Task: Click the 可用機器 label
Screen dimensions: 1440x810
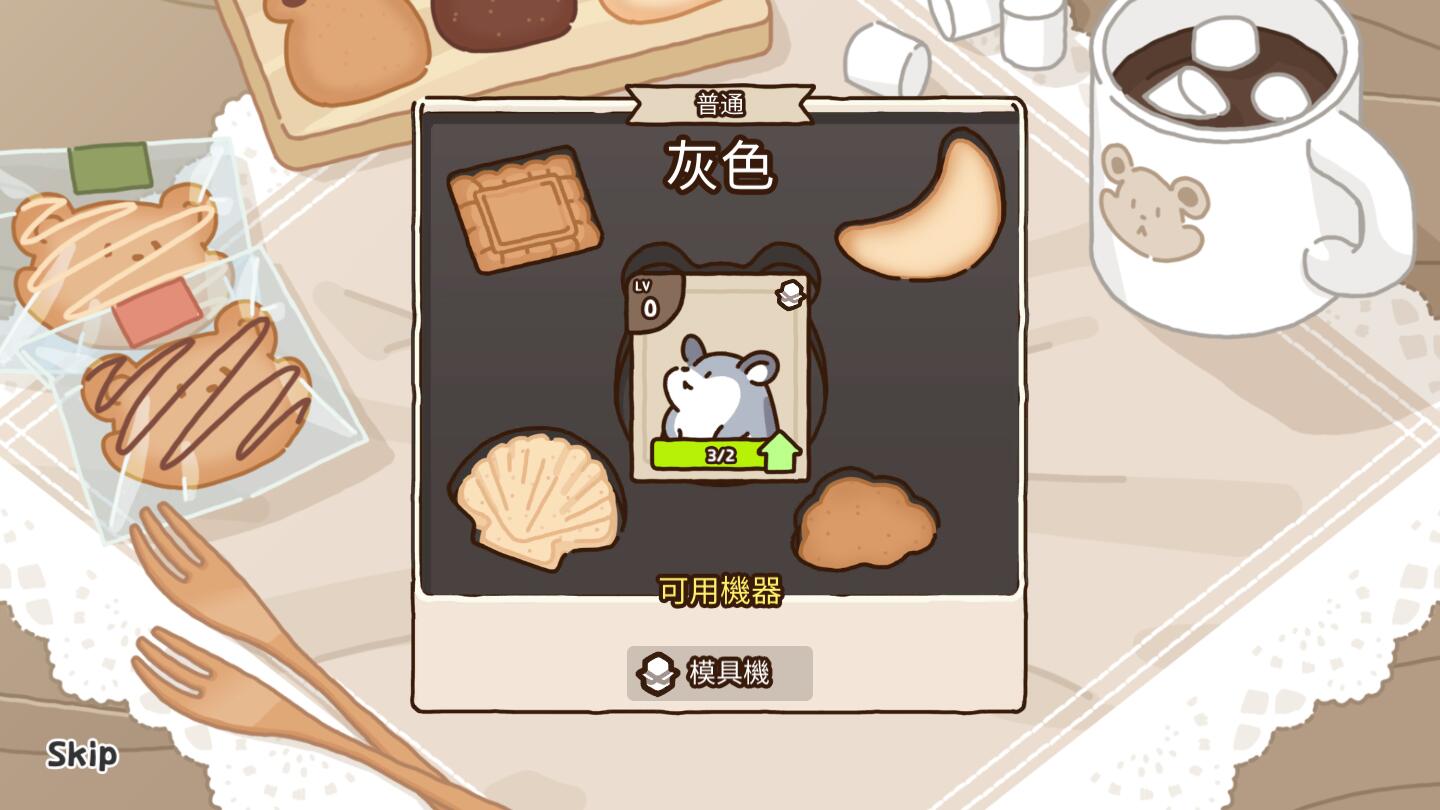Action: click(721, 591)
